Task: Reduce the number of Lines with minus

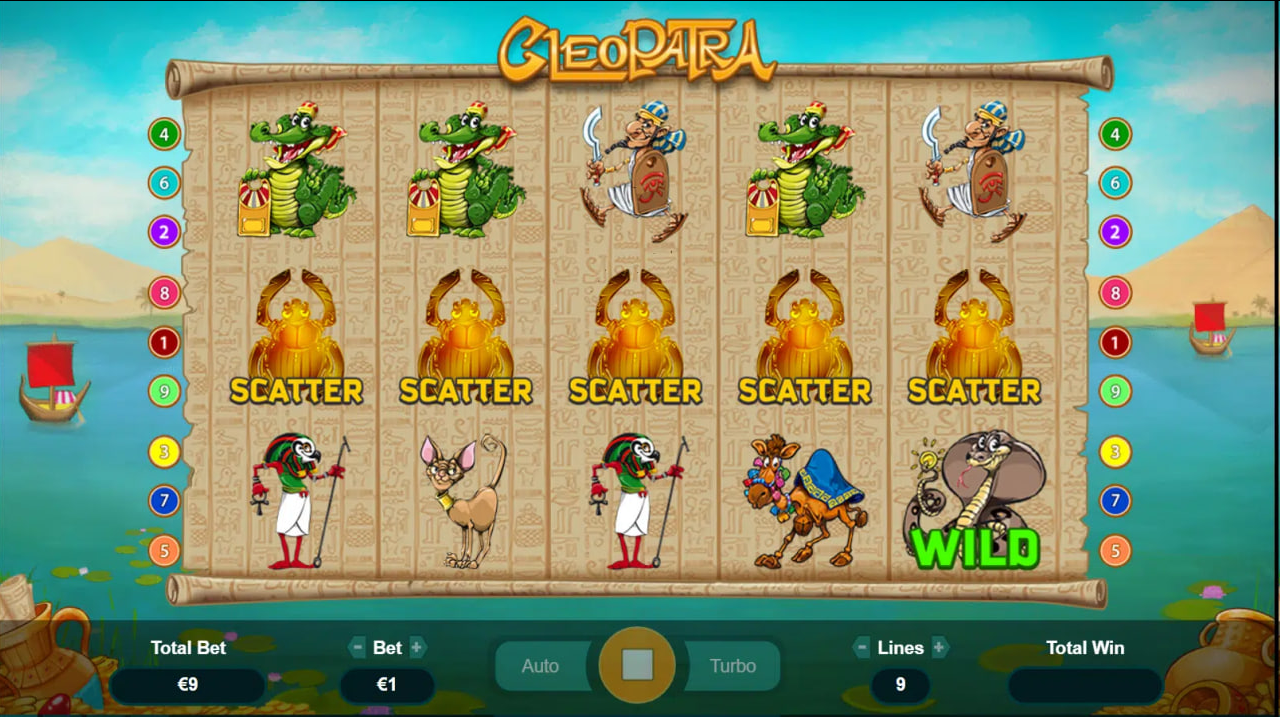Action: [861, 648]
